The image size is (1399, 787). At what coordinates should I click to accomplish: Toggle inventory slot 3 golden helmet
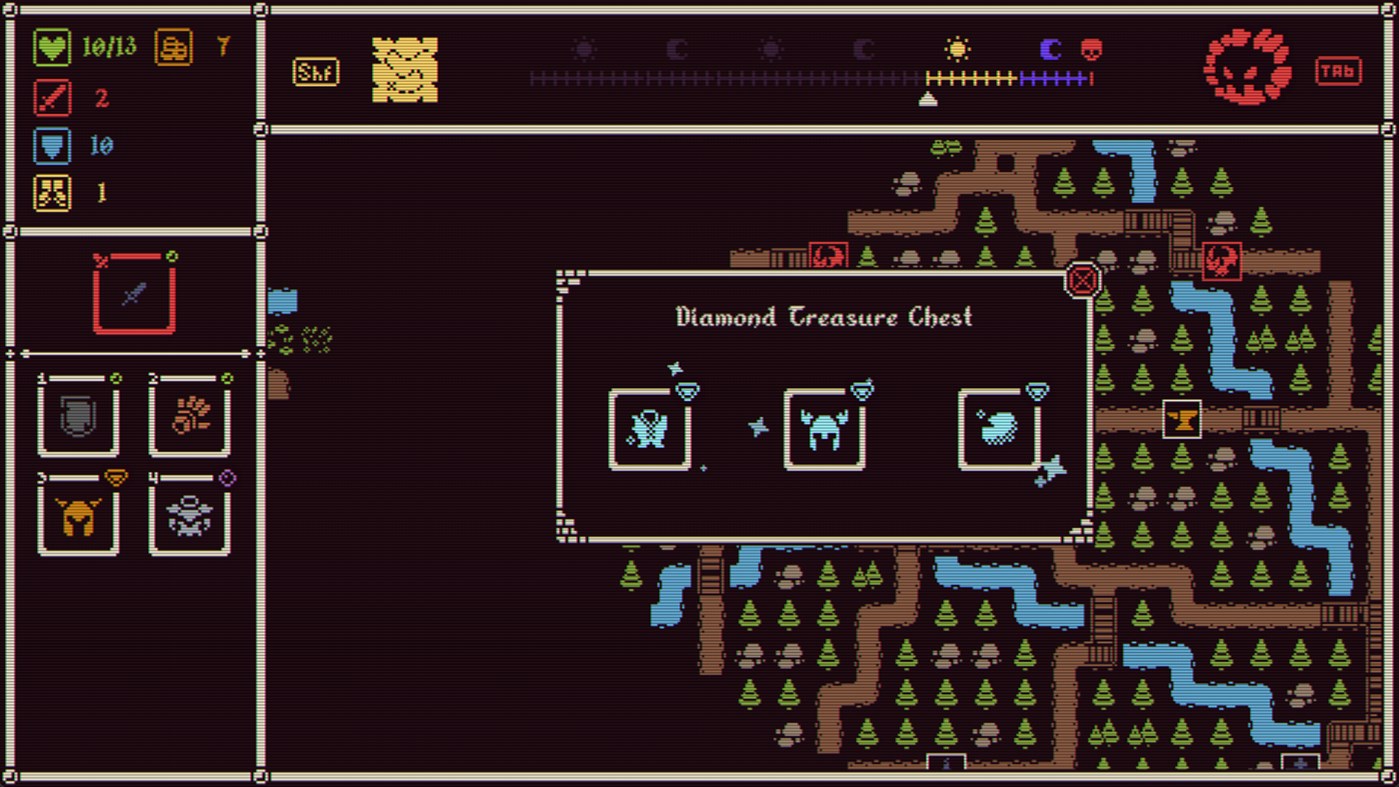click(x=78, y=516)
